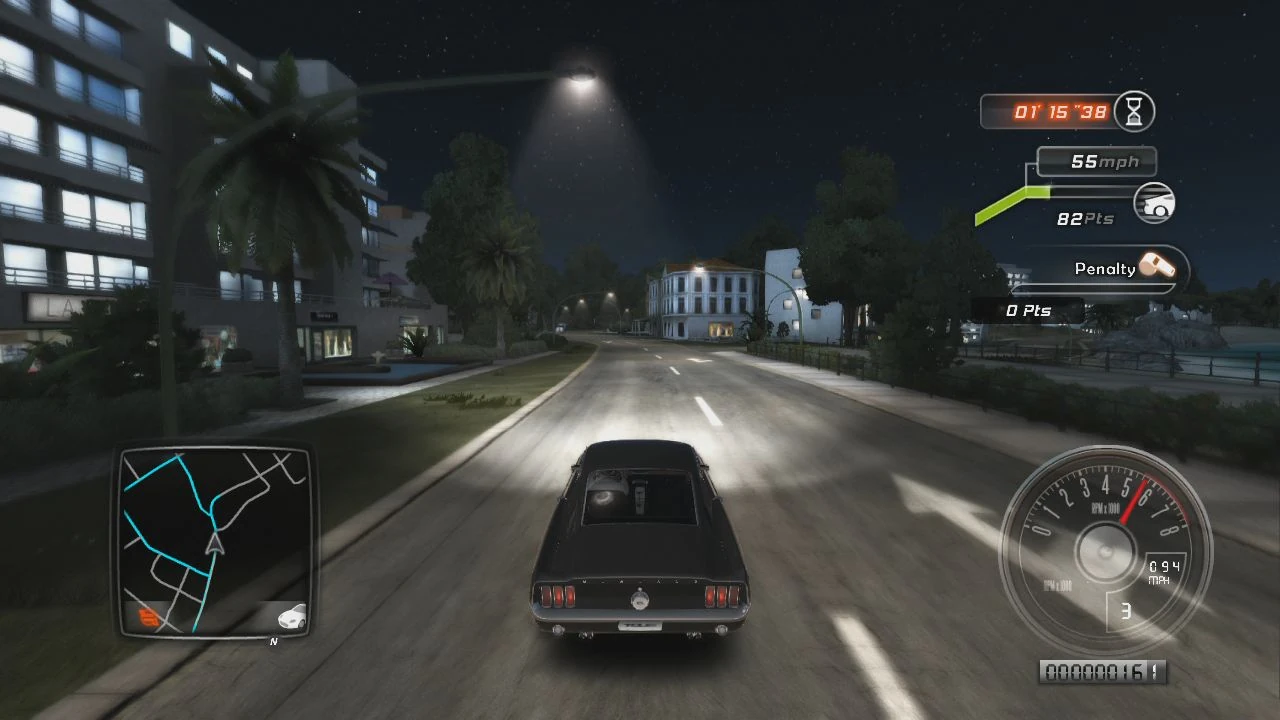This screenshot has width=1280, height=720.
Task: Expand the Penalty points panel
Action: 1098,268
